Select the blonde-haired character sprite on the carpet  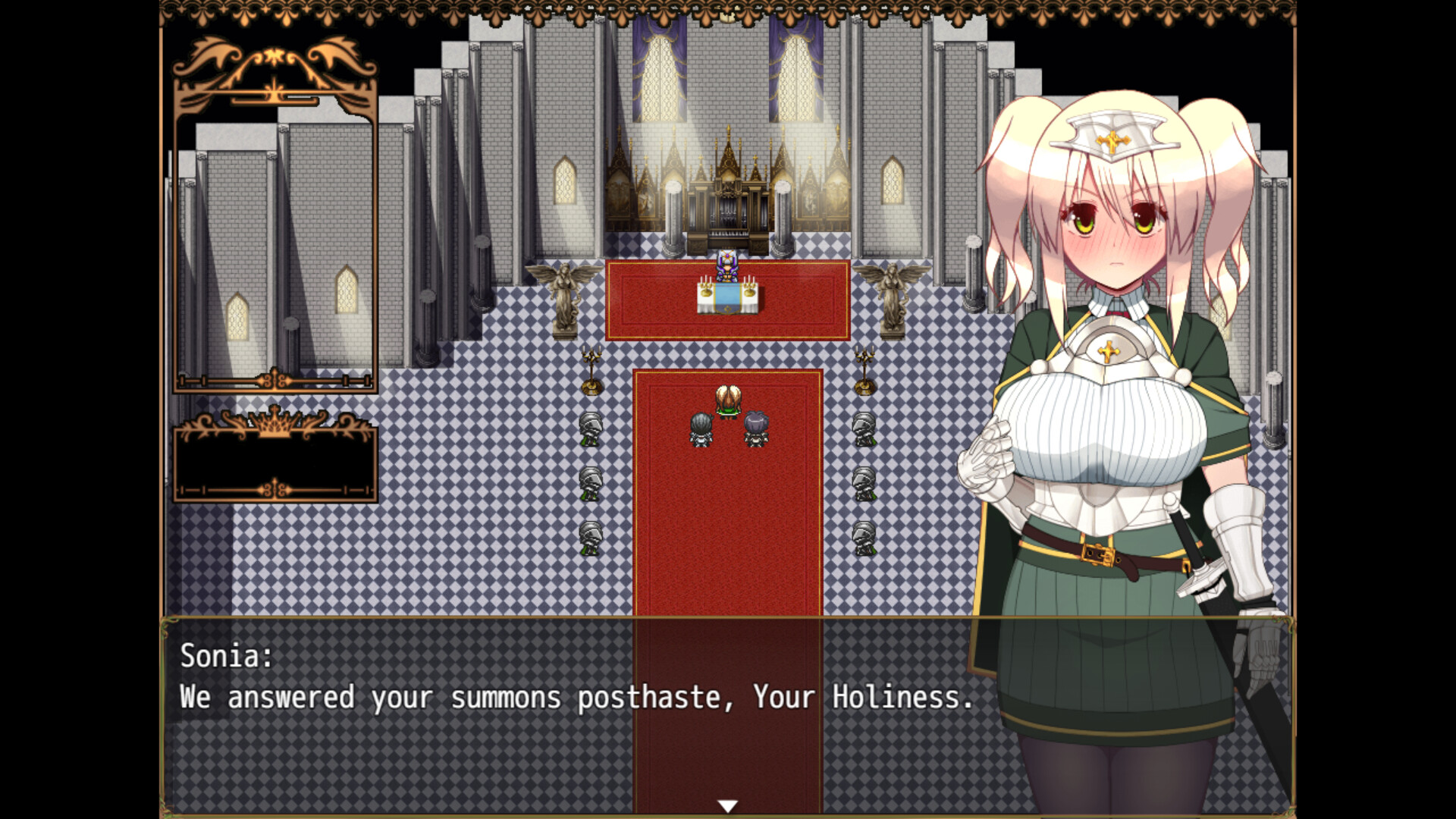pyautogui.click(x=726, y=400)
